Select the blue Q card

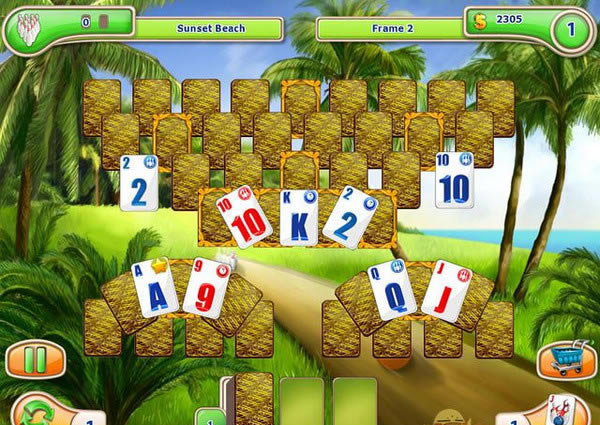pyautogui.click(x=391, y=291)
